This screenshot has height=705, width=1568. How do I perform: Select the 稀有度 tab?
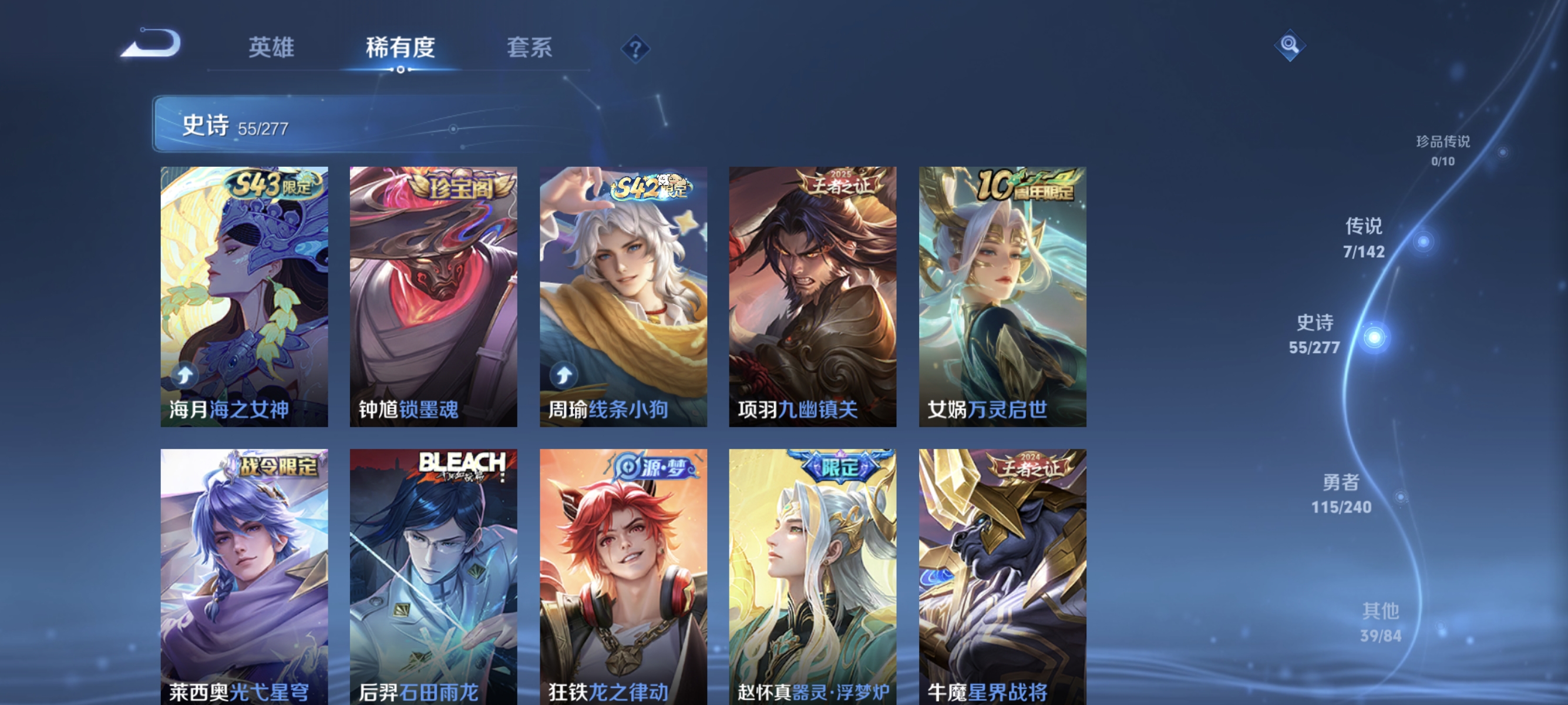coord(402,49)
